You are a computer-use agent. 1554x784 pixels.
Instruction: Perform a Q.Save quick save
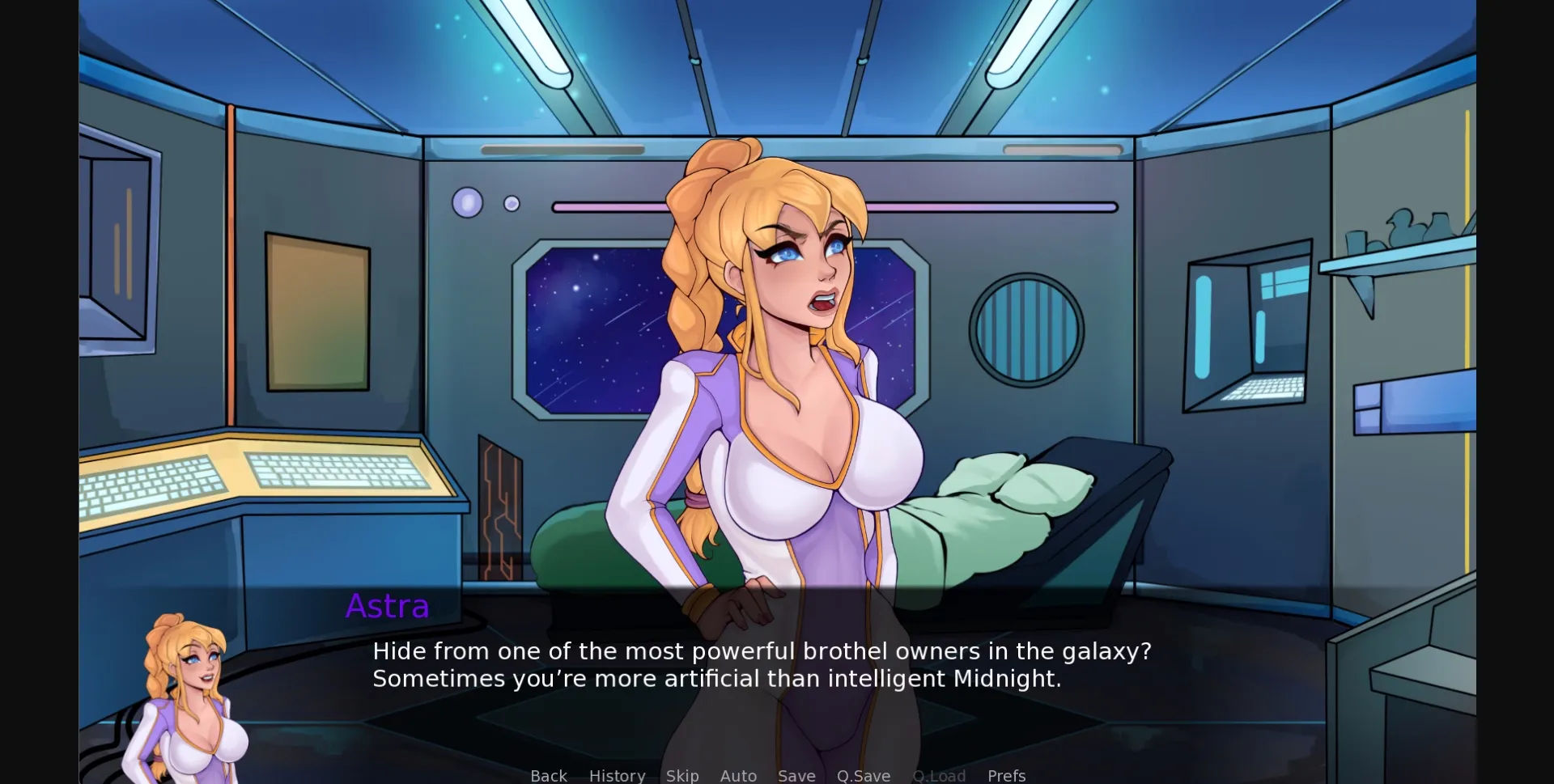(x=863, y=775)
